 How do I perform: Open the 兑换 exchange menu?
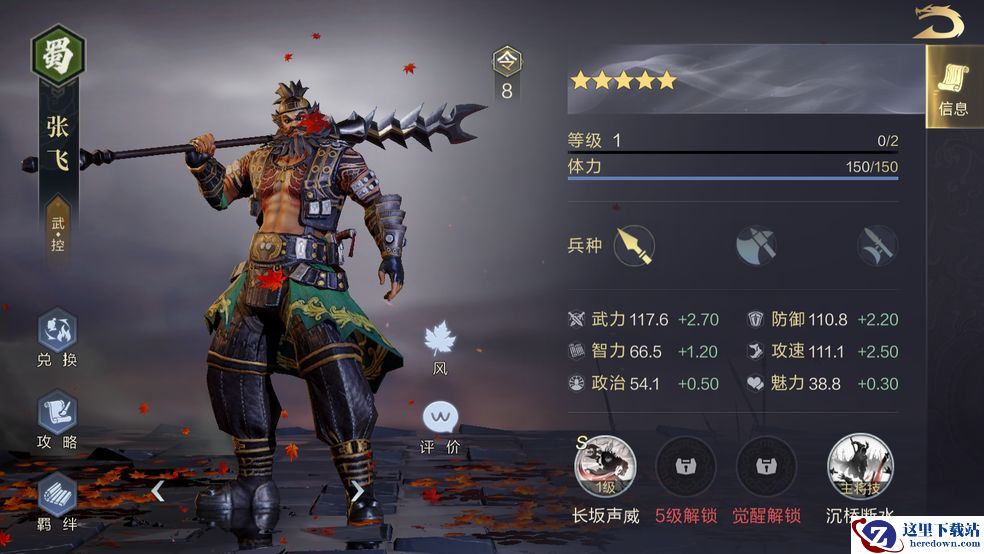pos(57,338)
